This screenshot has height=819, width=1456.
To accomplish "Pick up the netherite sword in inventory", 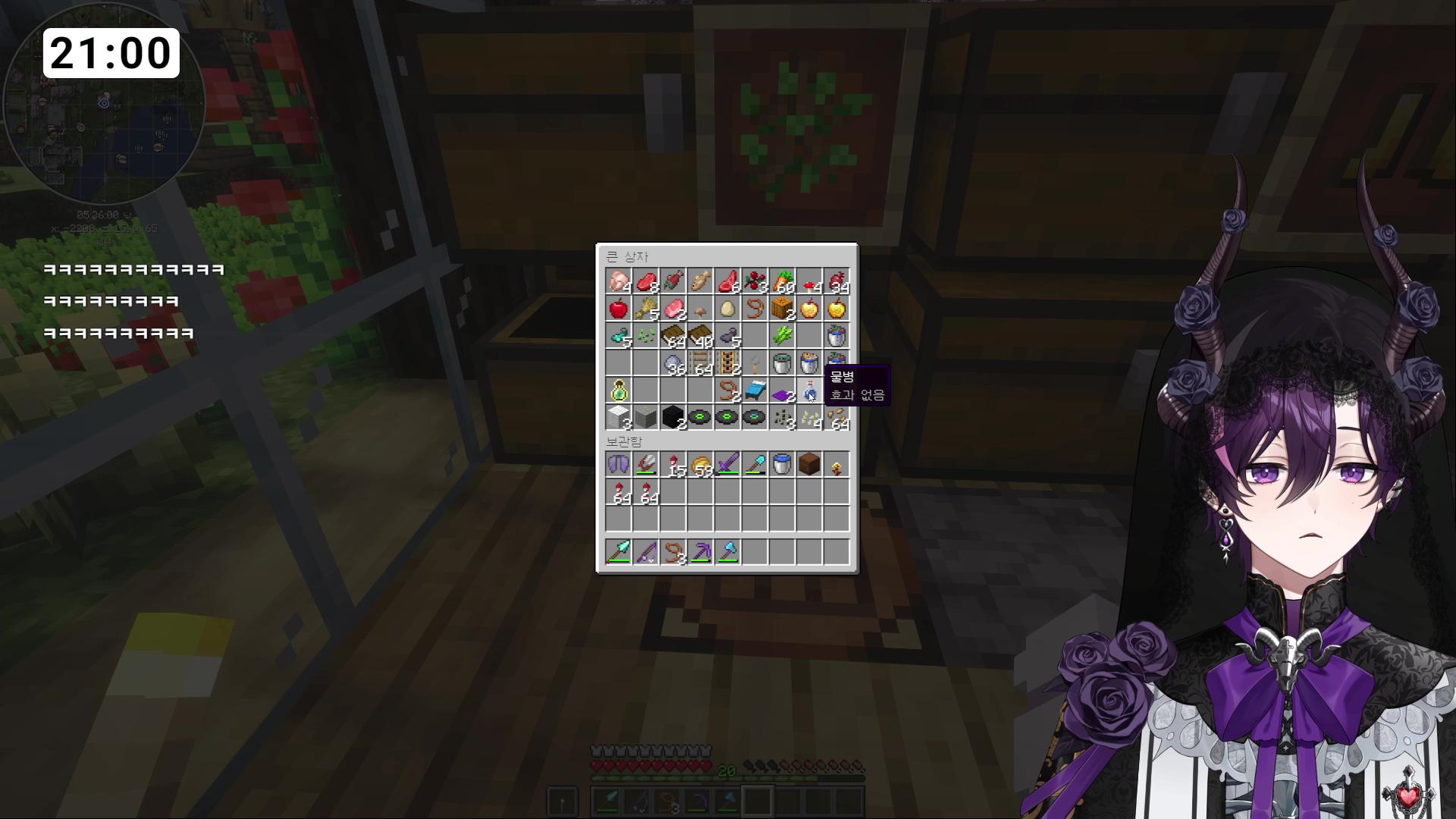I will coord(727,465).
